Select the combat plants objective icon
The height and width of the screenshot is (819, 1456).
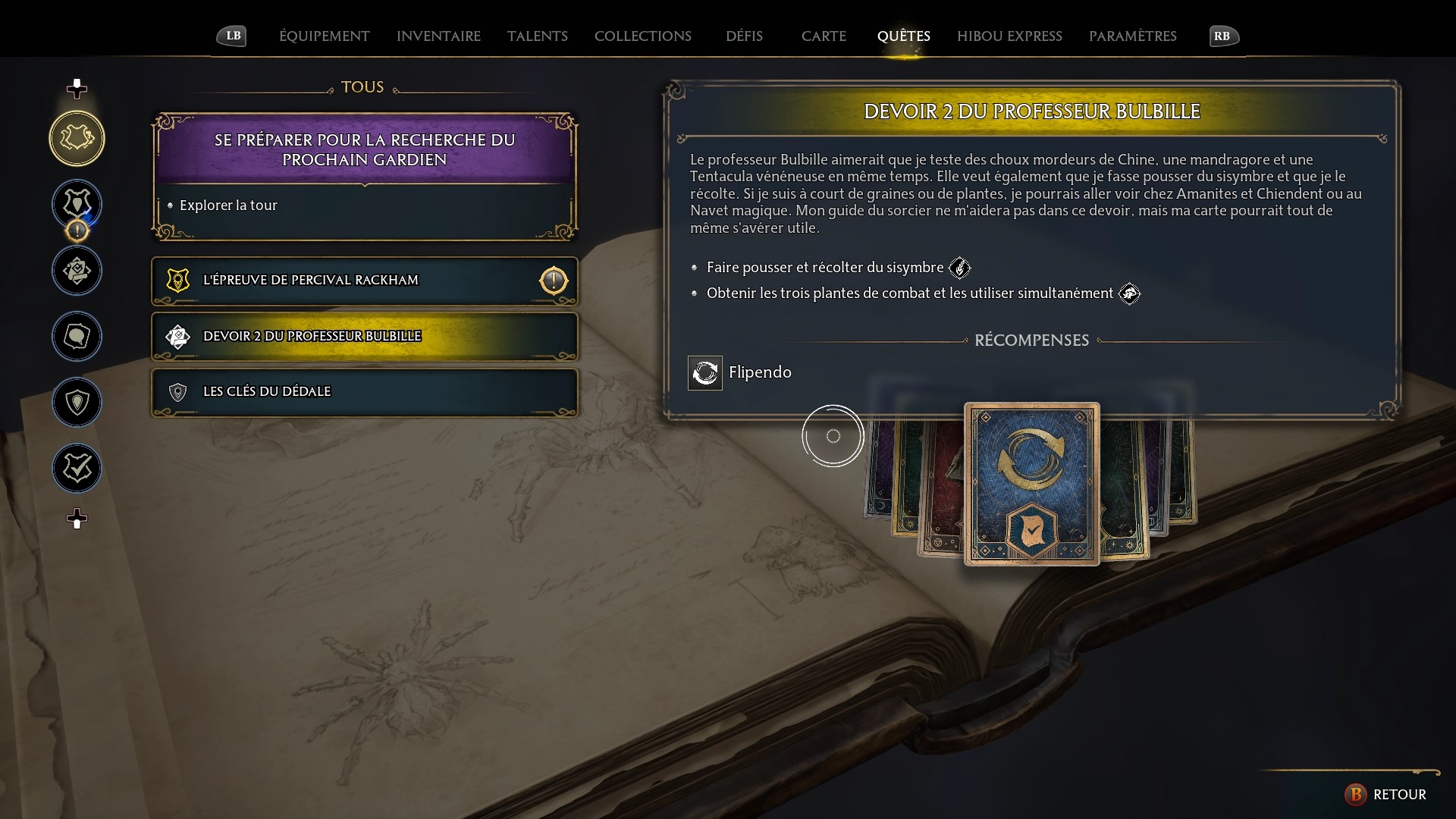pyautogui.click(x=1131, y=294)
